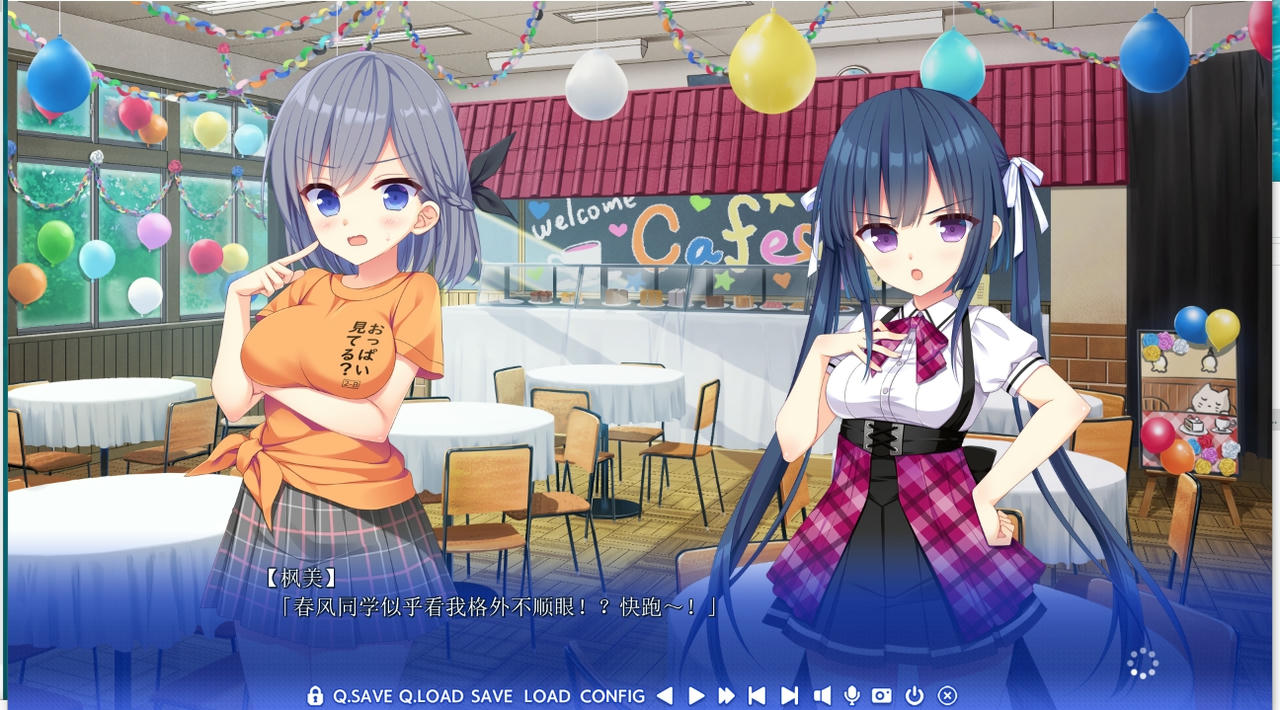Open the LOAD menu
Viewport: 1280px width, 710px height.
click(x=547, y=696)
